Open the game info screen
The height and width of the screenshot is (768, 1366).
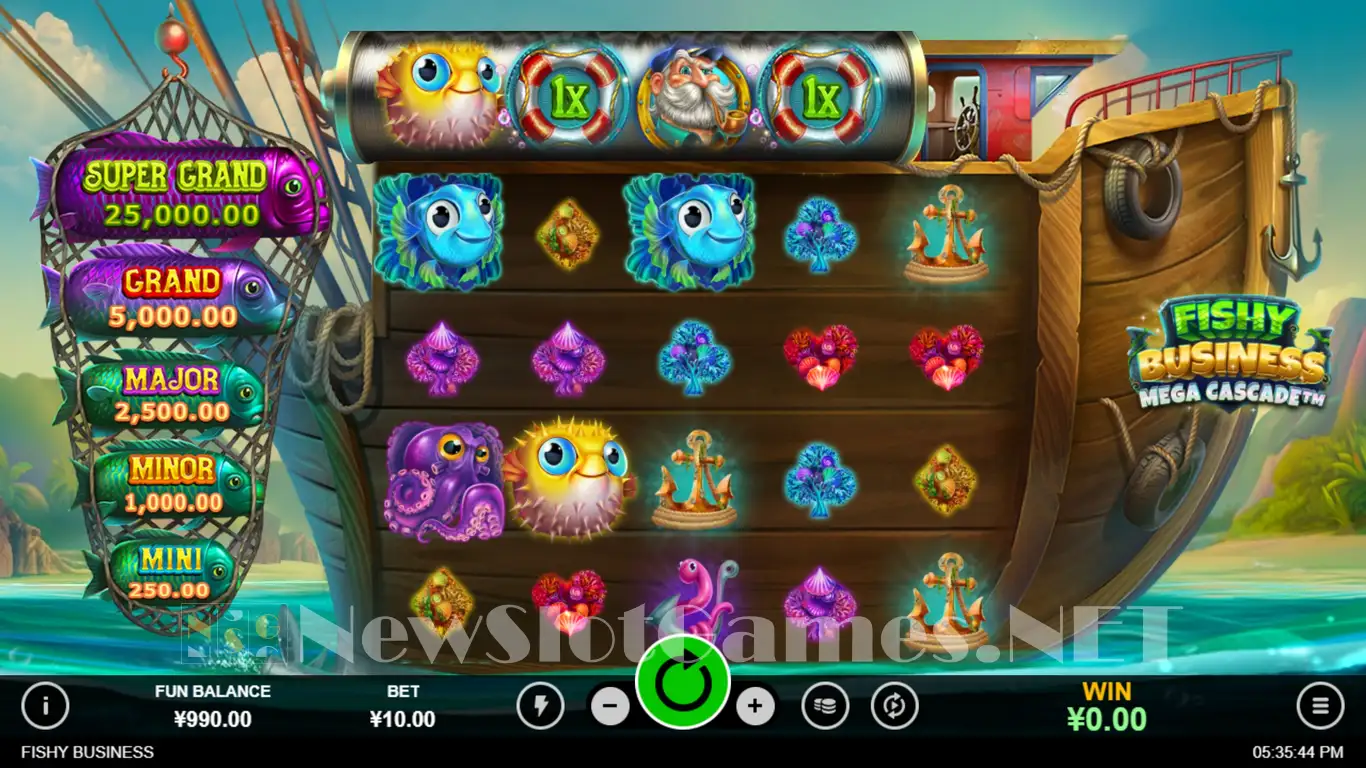(45, 707)
